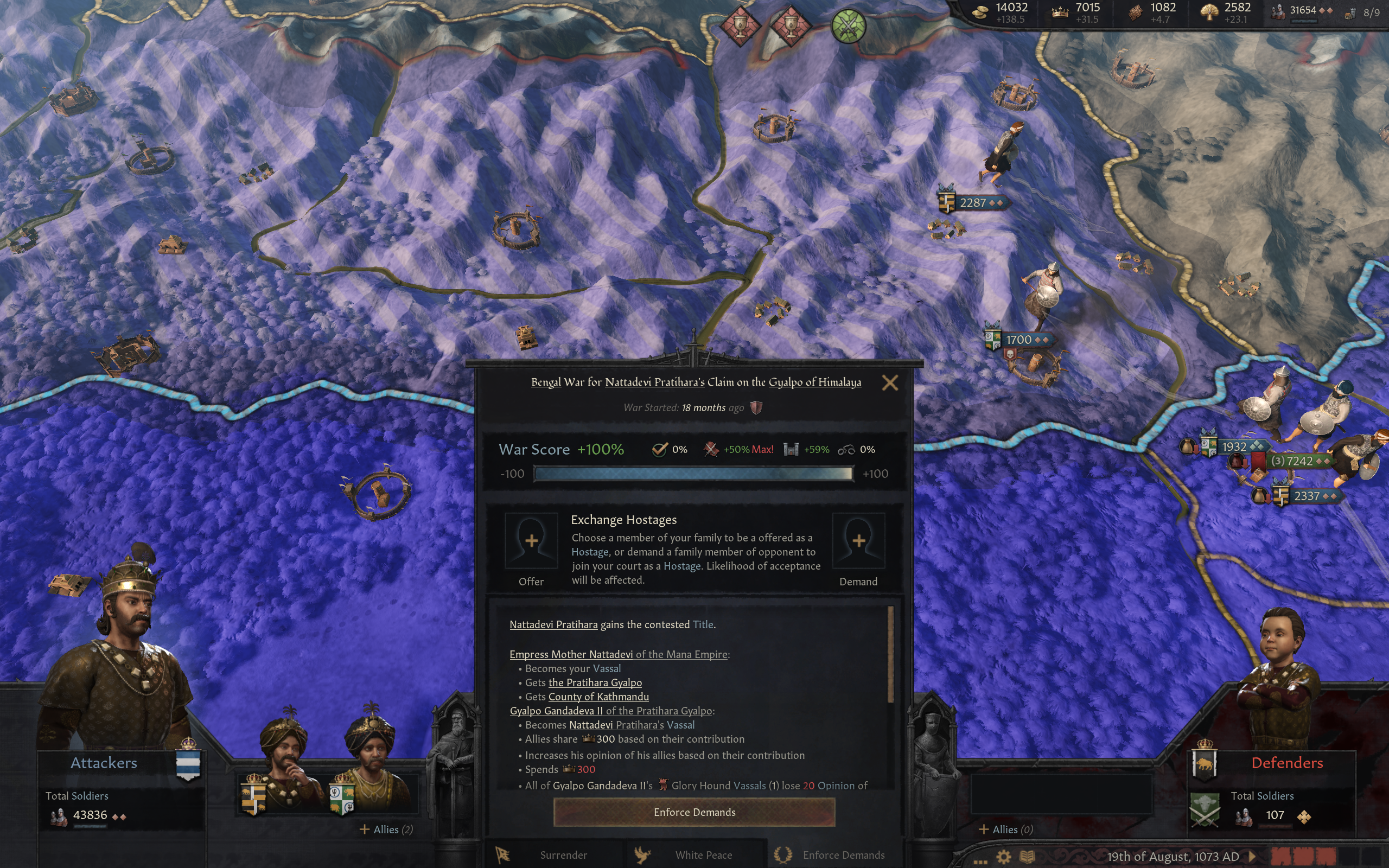Open Nattadevi Pratihara's character link
1389x868 pixels.
(x=654, y=382)
